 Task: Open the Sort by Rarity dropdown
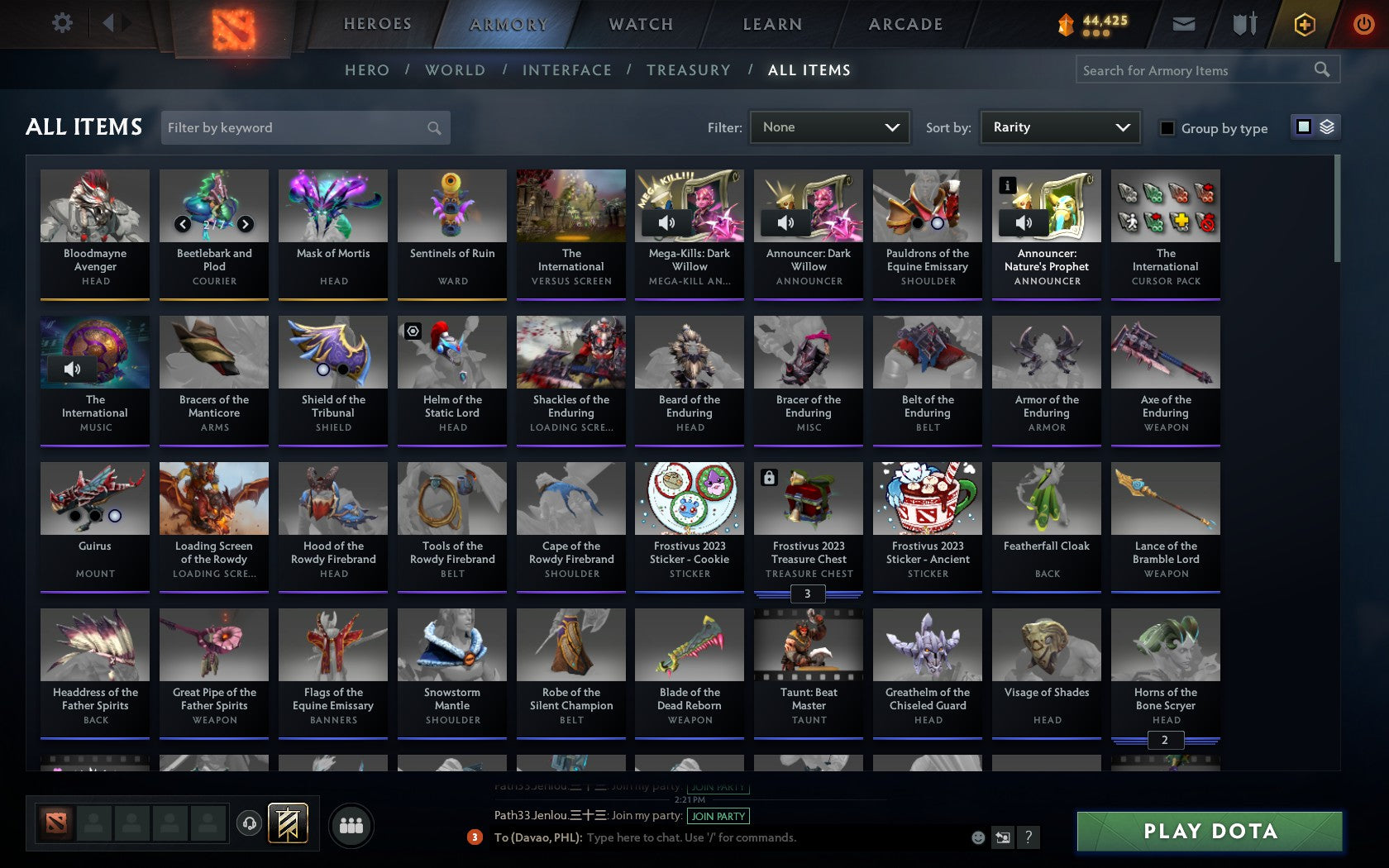(1059, 127)
